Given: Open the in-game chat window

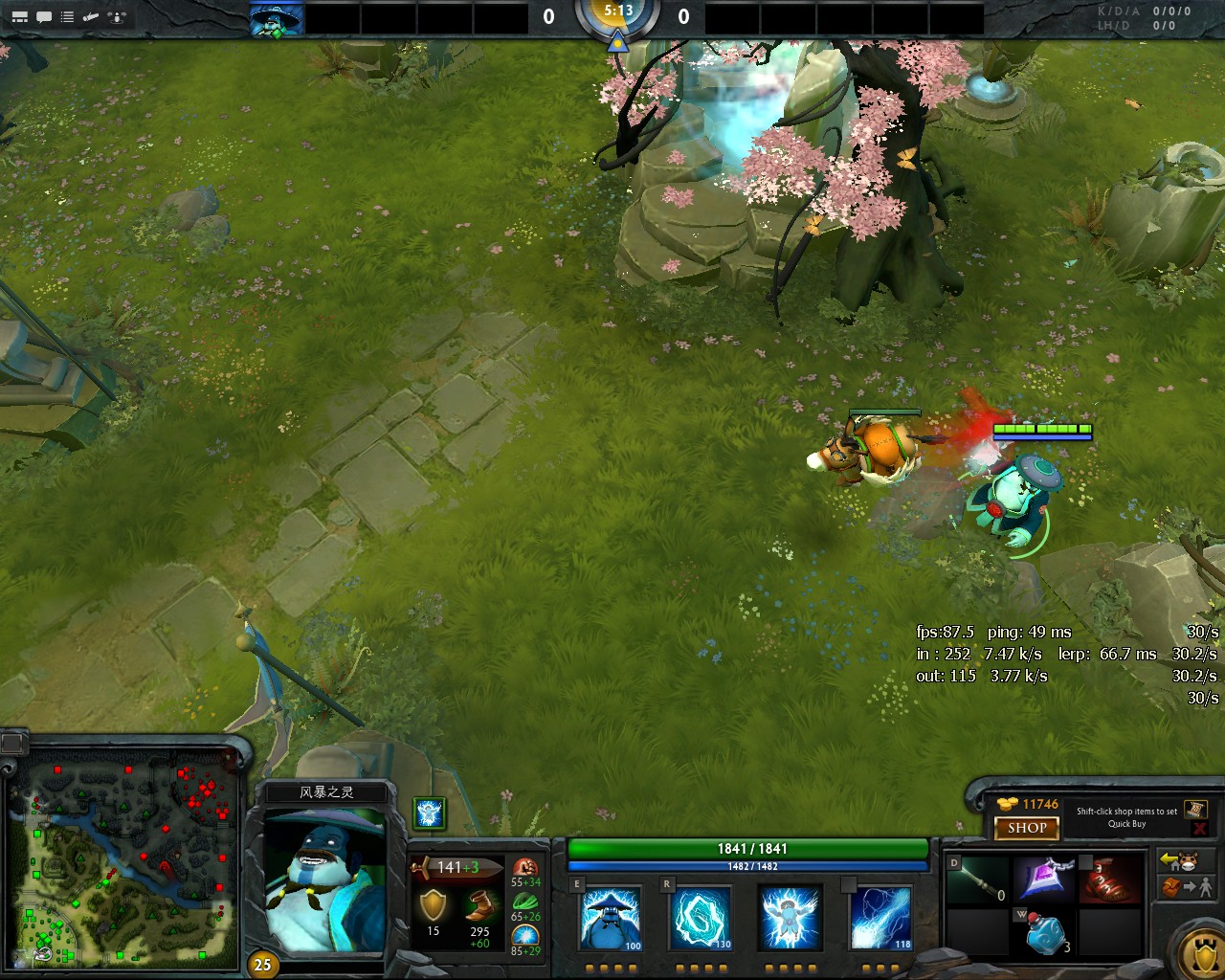Looking at the screenshot, I should (x=42, y=15).
